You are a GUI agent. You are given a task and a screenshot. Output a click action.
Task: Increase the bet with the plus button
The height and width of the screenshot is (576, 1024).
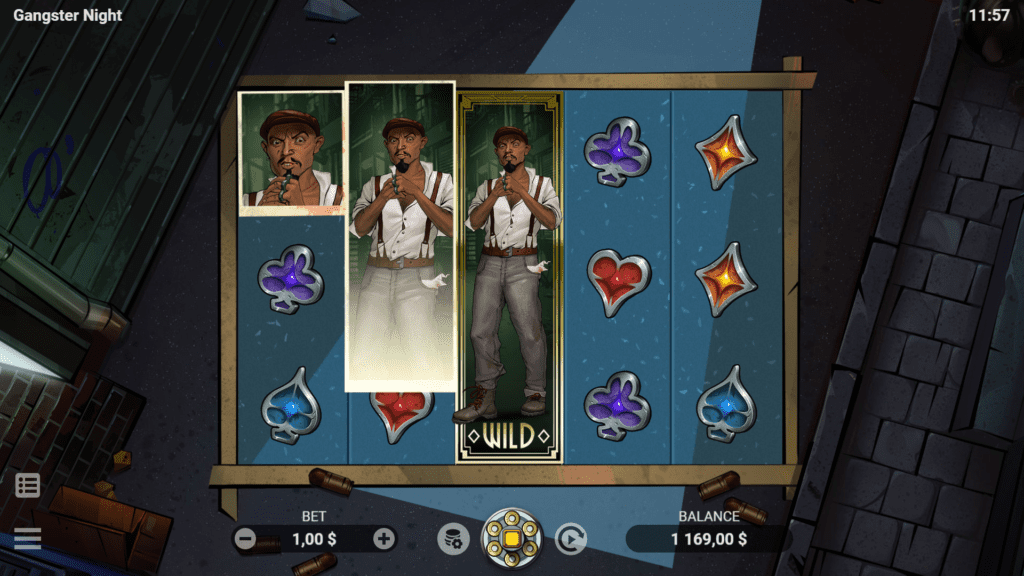[384, 539]
